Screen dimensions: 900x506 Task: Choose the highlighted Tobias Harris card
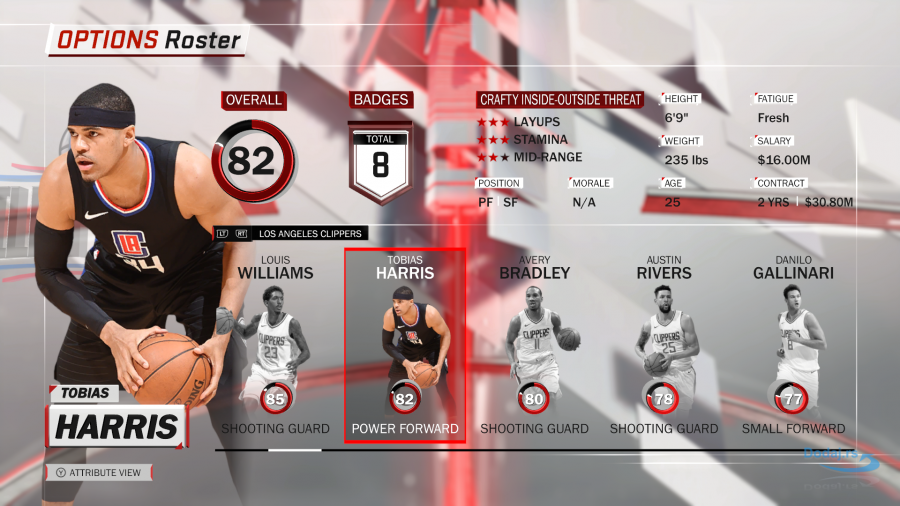[x=404, y=346]
